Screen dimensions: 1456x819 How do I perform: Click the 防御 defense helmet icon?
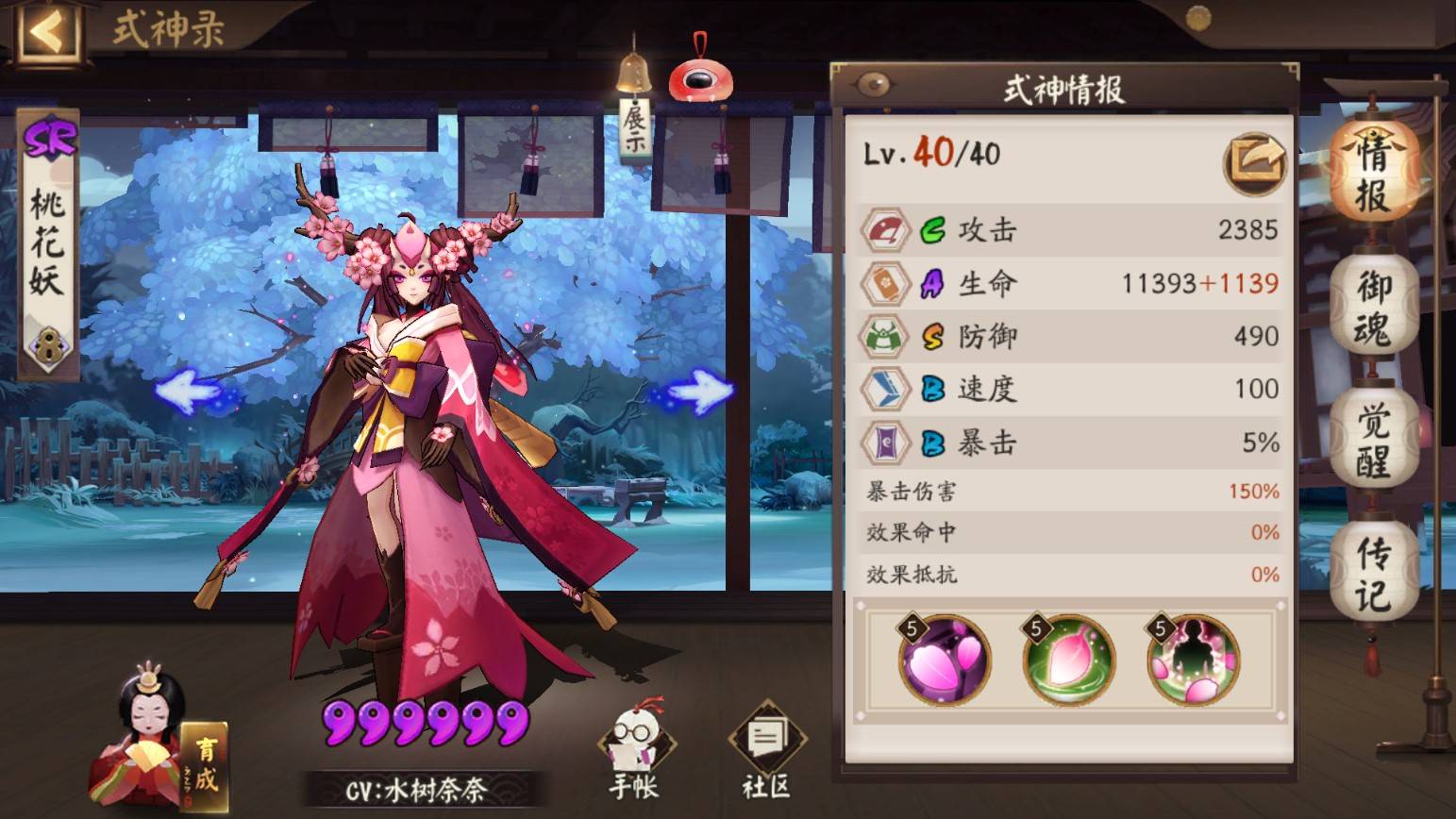pos(885,335)
